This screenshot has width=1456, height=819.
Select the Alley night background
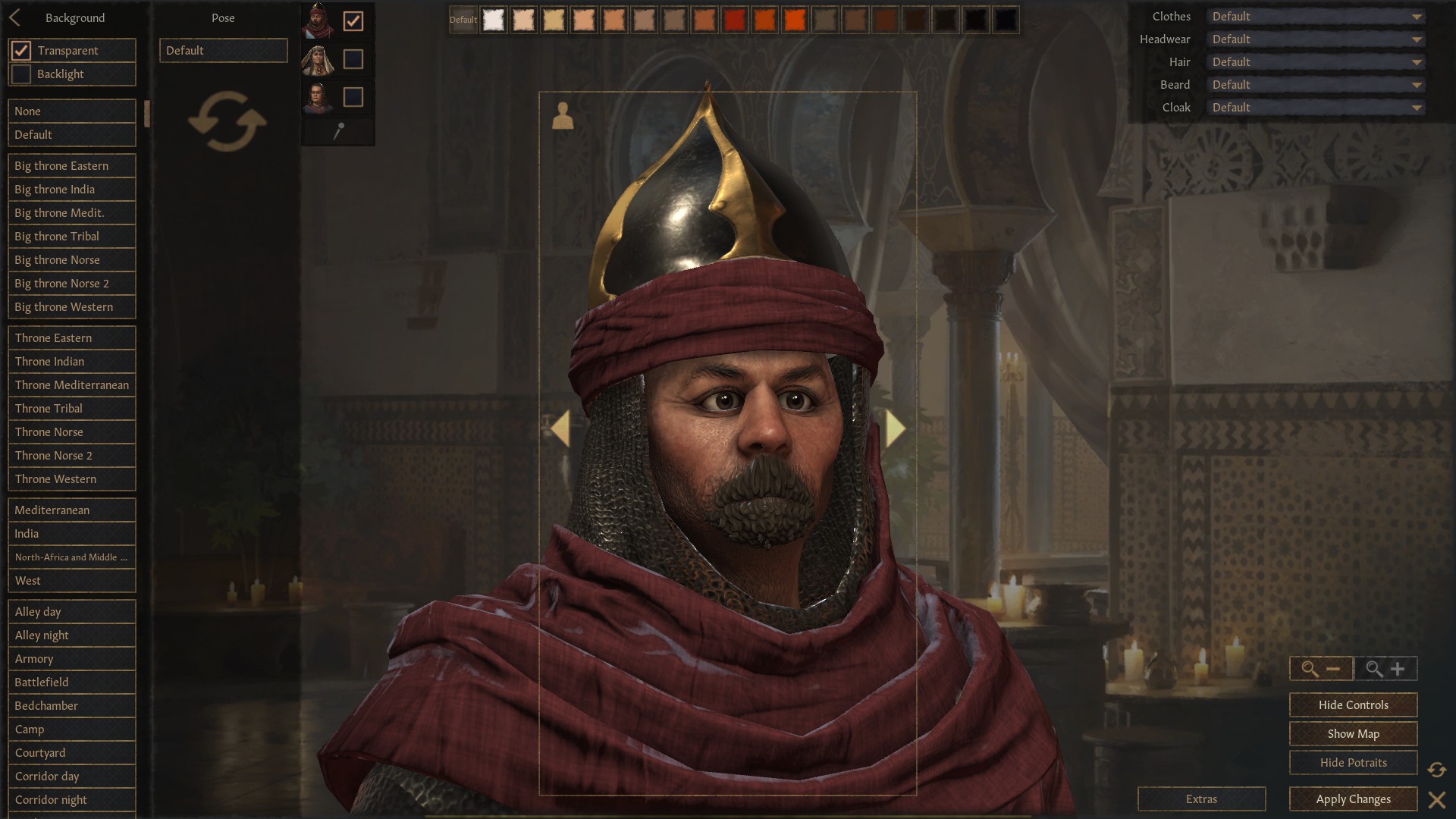[71, 635]
